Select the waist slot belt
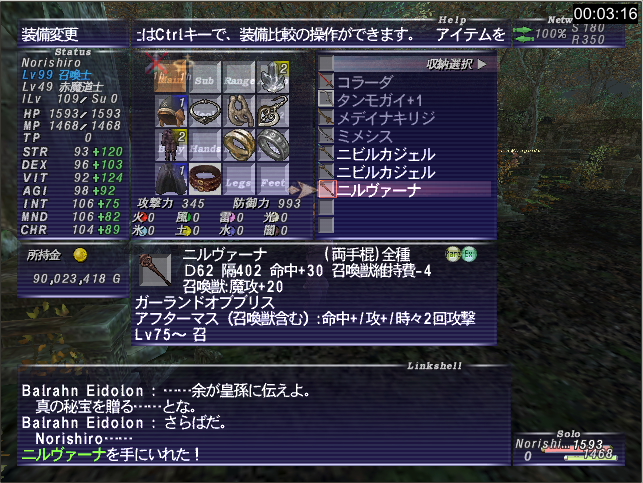 [205, 179]
